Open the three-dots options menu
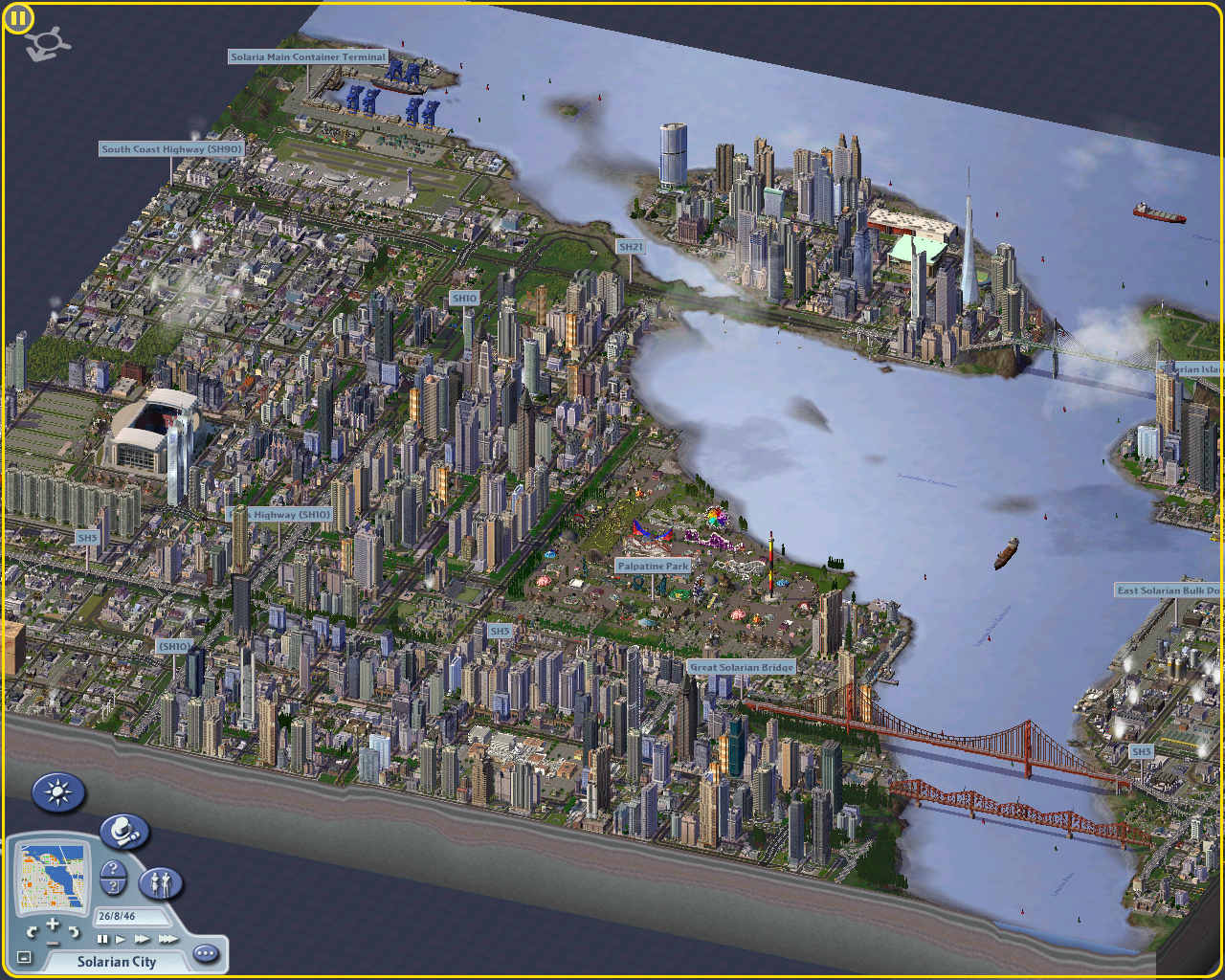Image resolution: width=1225 pixels, height=980 pixels. (205, 953)
